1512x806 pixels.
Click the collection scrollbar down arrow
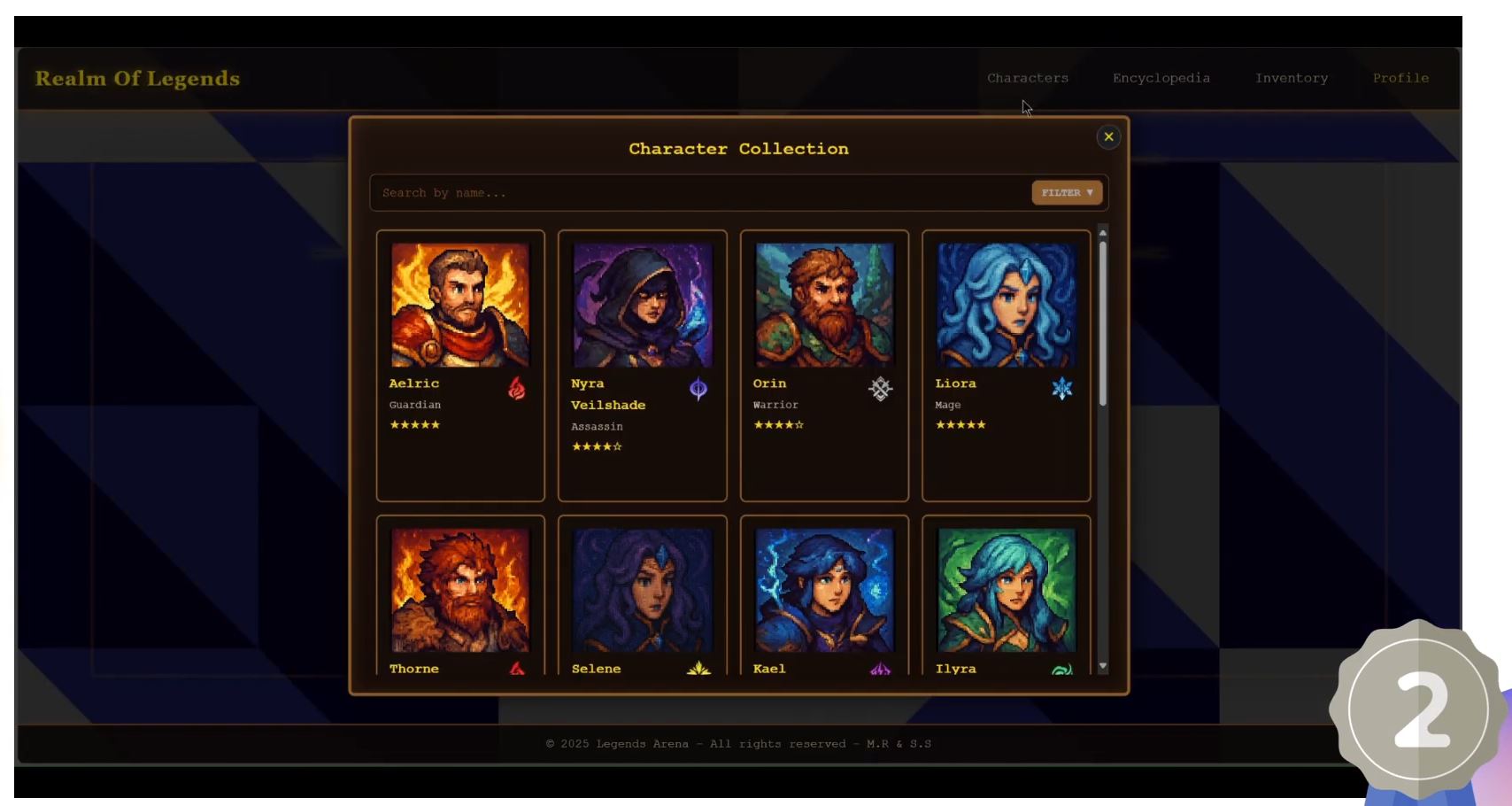tap(1103, 666)
